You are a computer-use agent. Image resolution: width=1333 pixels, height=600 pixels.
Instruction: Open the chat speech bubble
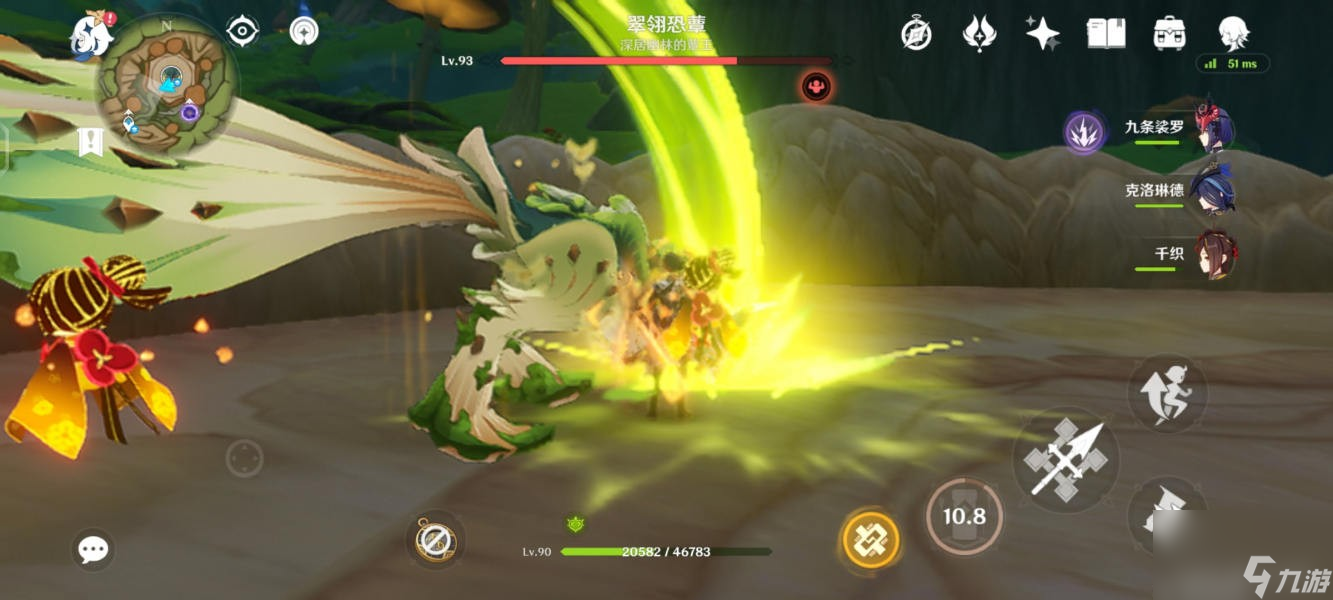click(93, 549)
